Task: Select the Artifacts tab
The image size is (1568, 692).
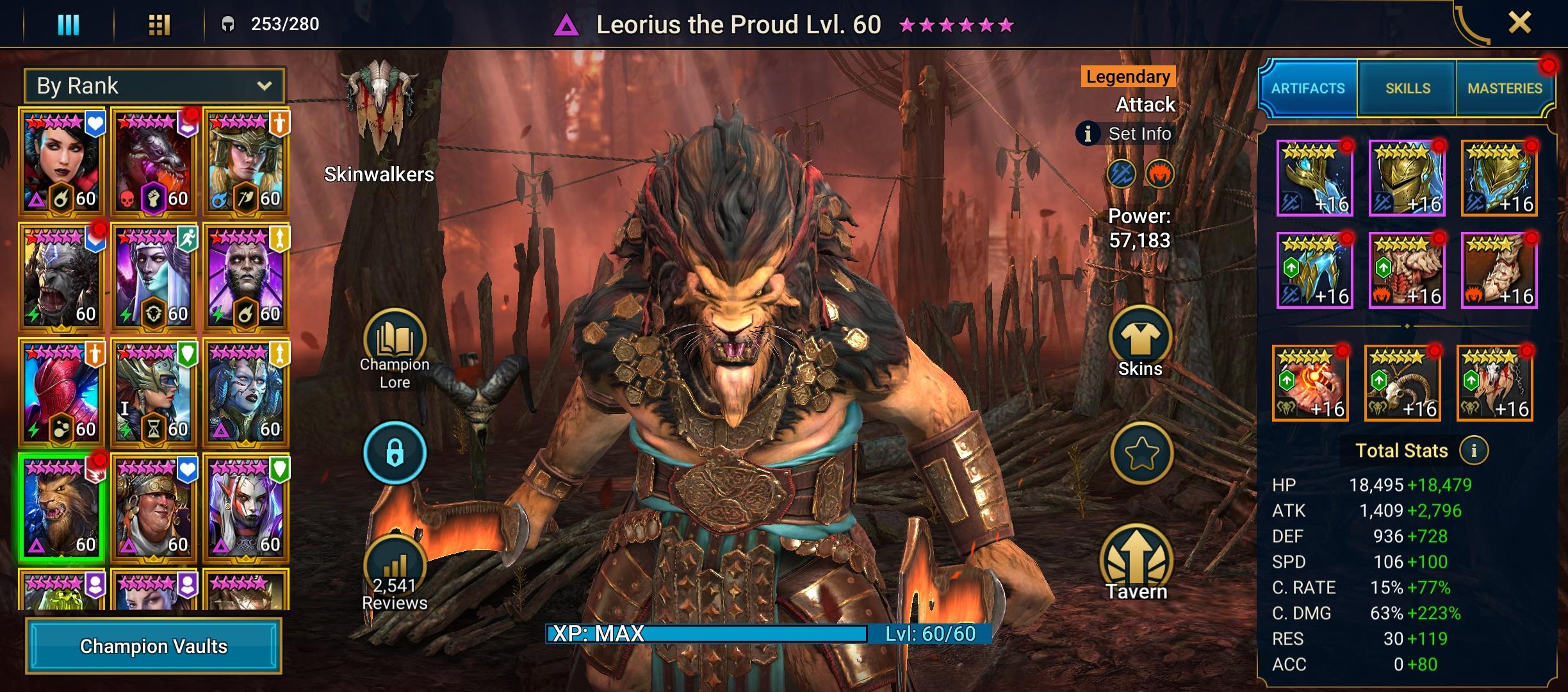Action: 1308,88
